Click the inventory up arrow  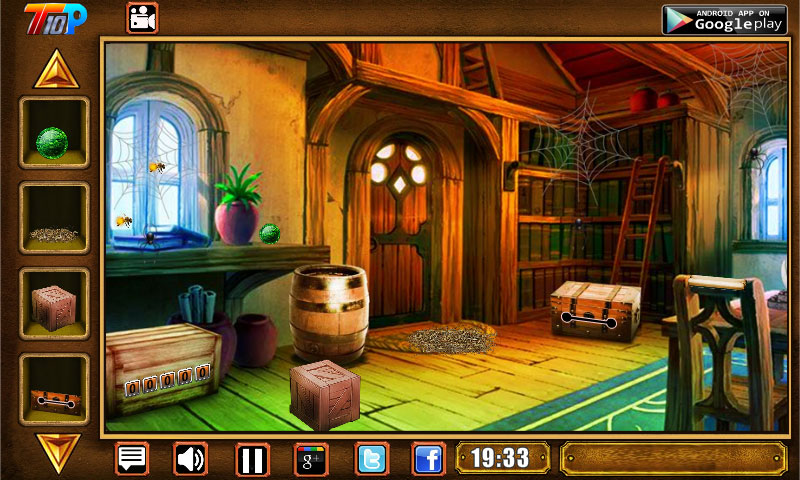[x=54, y=69]
